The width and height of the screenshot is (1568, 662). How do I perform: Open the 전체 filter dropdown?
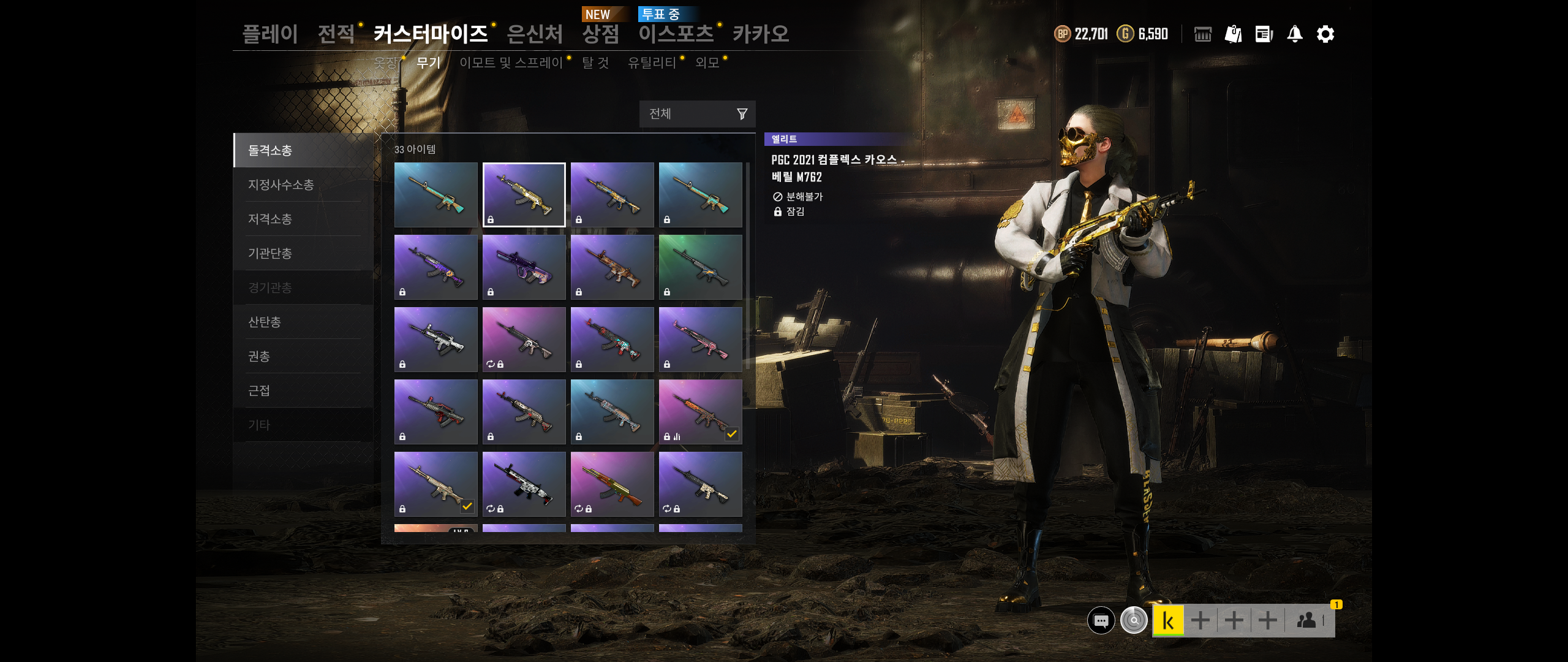(697, 114)
